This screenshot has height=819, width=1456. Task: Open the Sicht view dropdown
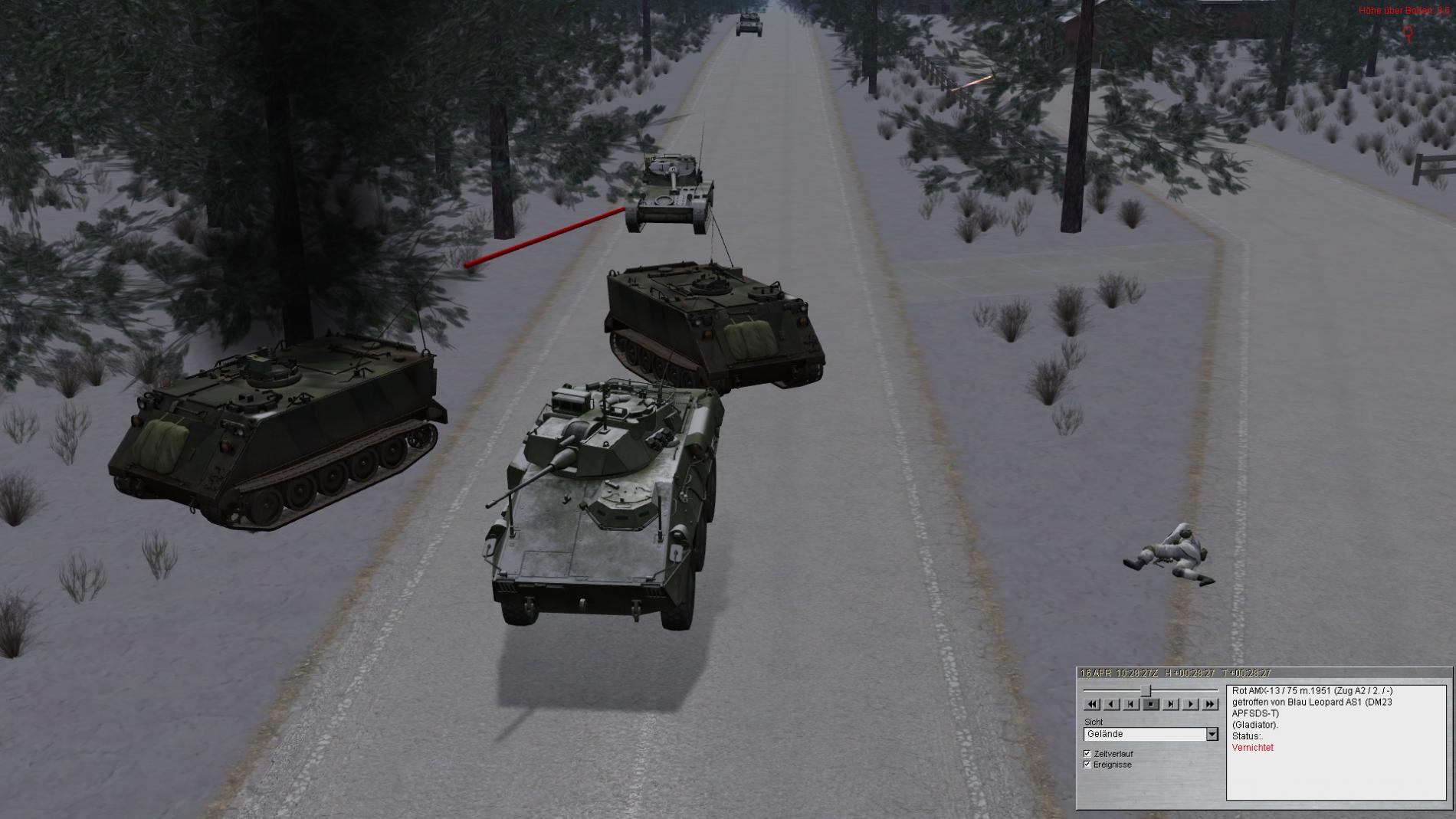1212,734
